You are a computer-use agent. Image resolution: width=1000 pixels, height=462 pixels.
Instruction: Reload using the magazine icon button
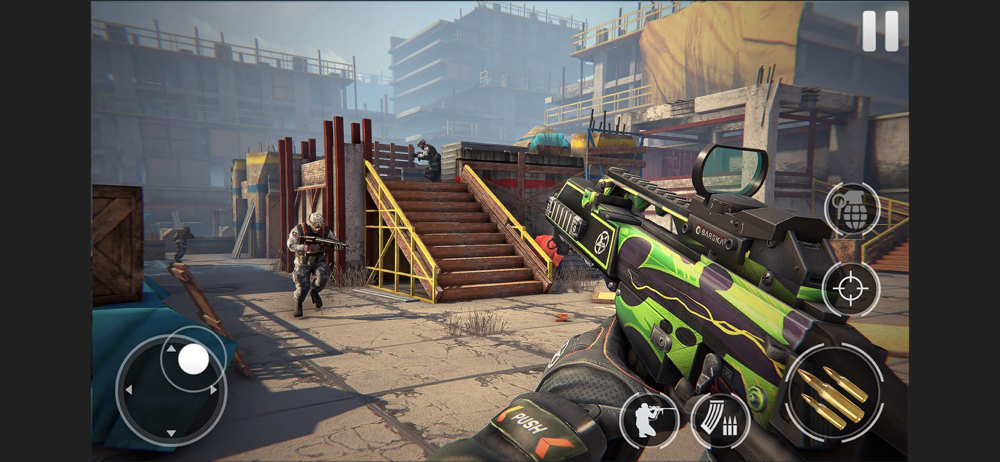click(720, 420)
